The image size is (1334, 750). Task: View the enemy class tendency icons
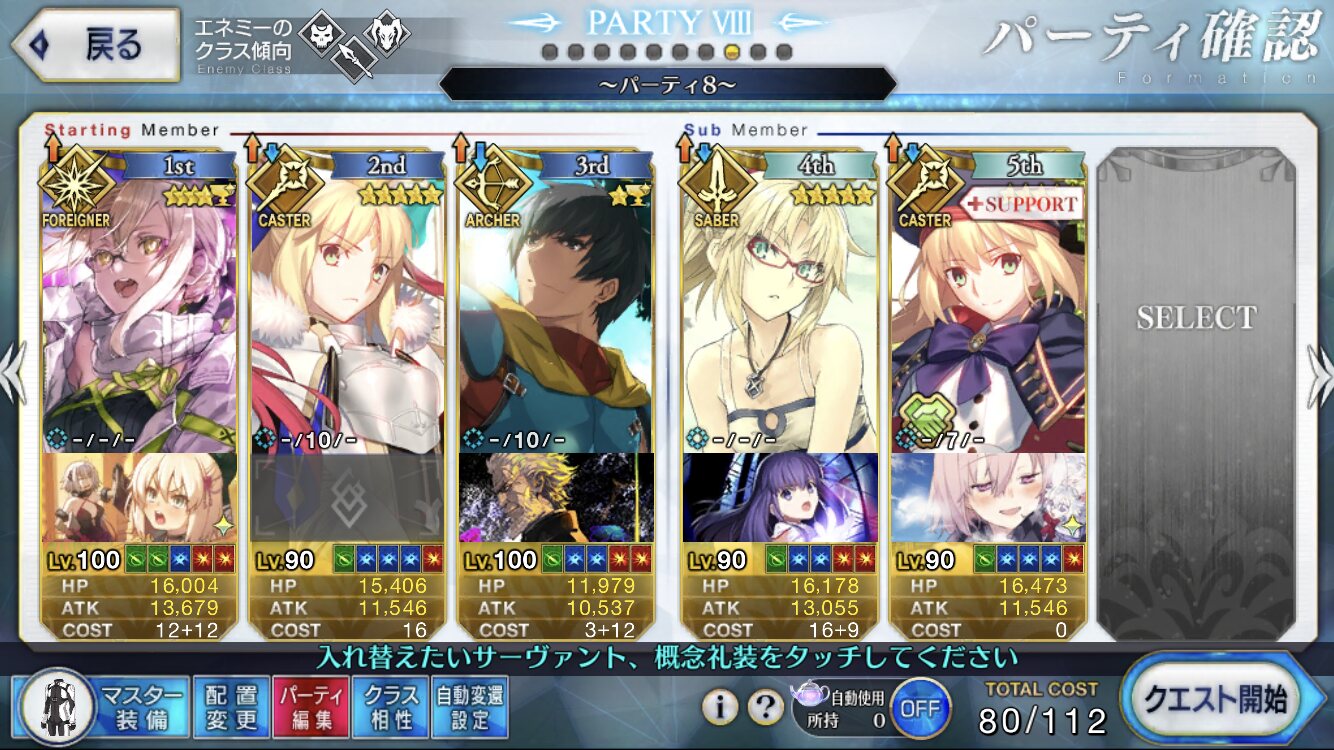click(355, 45)
